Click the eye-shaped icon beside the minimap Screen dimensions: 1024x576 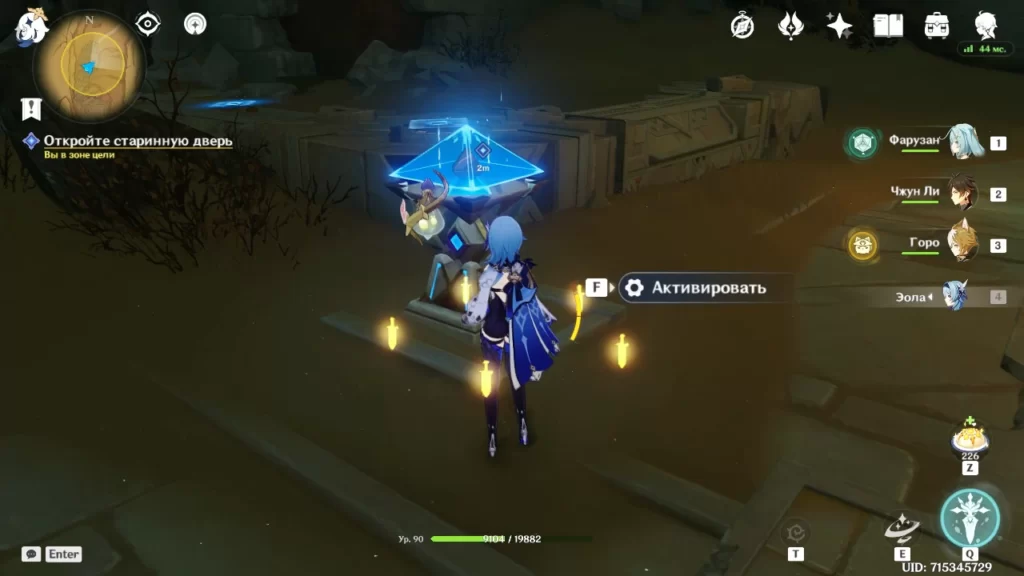pyautogui.click(x=148, y=24)
